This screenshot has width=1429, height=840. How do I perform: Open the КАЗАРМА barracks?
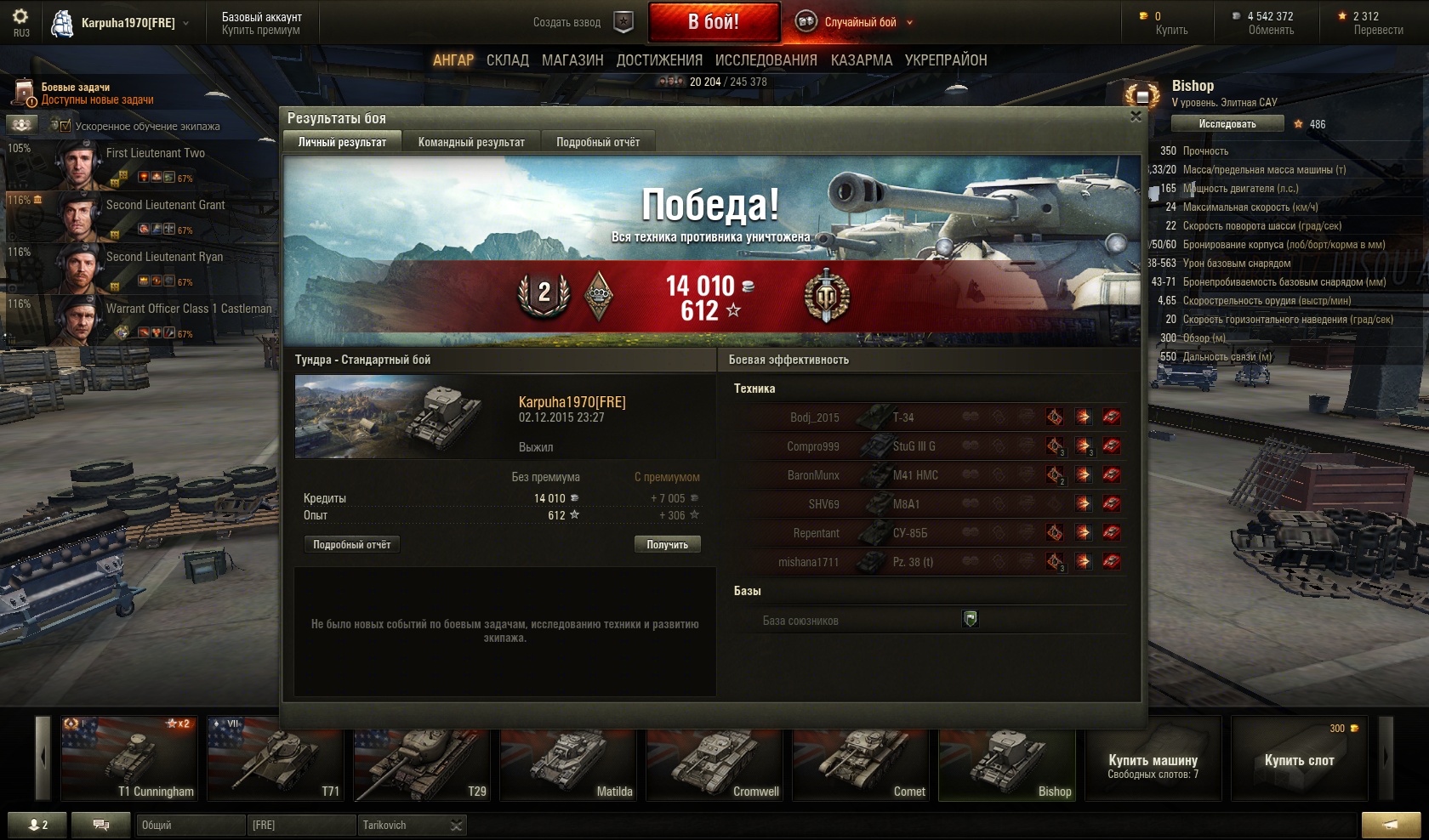tap(861, 60)
